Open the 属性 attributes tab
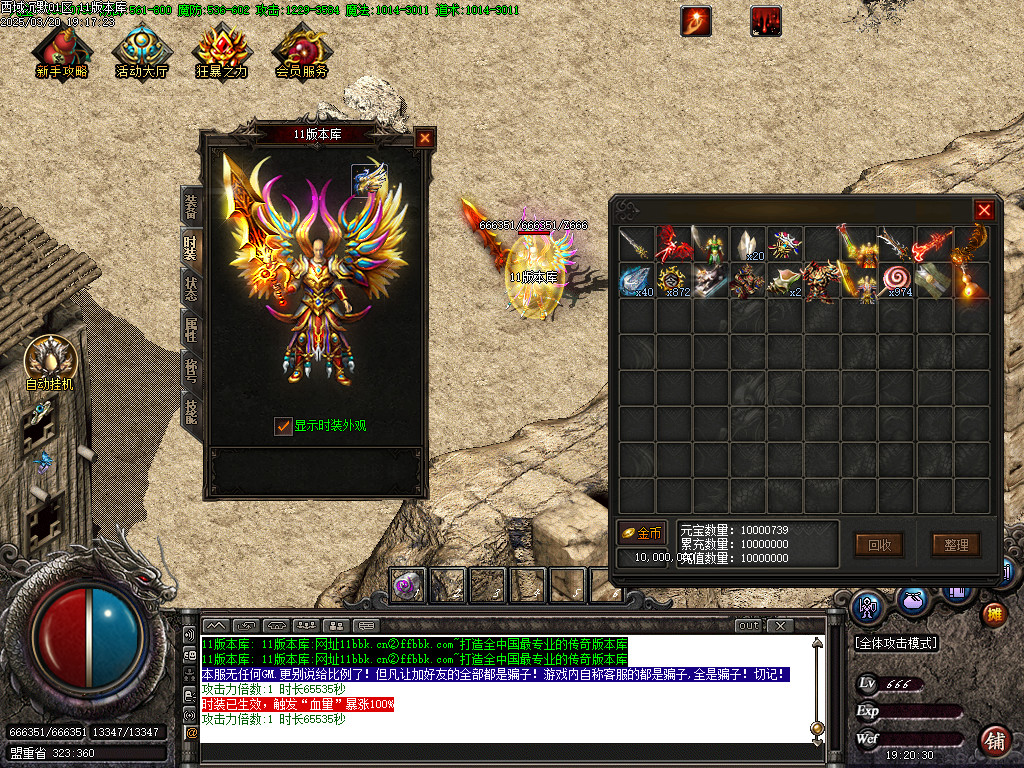This screenshot has width=1024, height=768. click(x=190, y=328)
